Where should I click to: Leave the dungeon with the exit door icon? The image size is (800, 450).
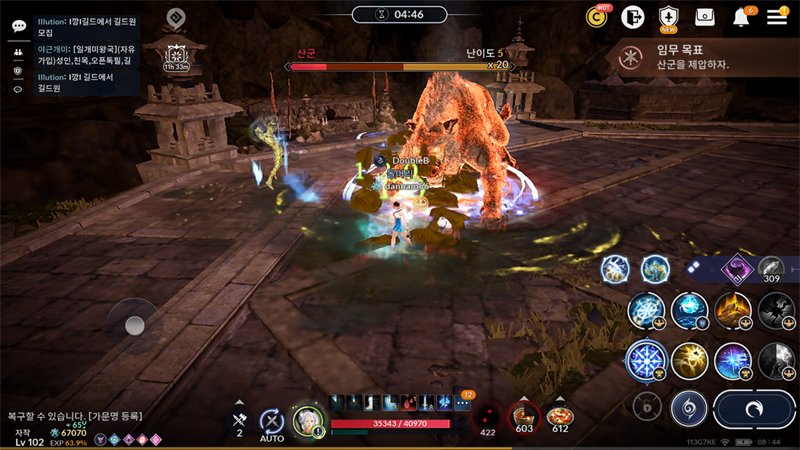coord(632,17)
